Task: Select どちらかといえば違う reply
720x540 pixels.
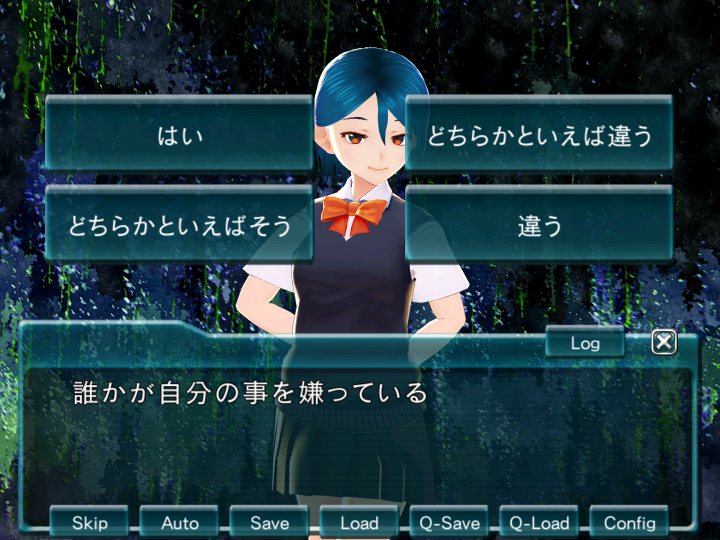Action: tap(540, 135)
